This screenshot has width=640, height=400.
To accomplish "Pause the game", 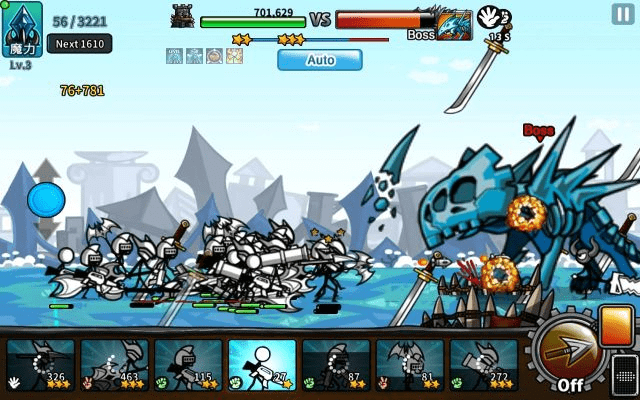I will click(622, 14).
